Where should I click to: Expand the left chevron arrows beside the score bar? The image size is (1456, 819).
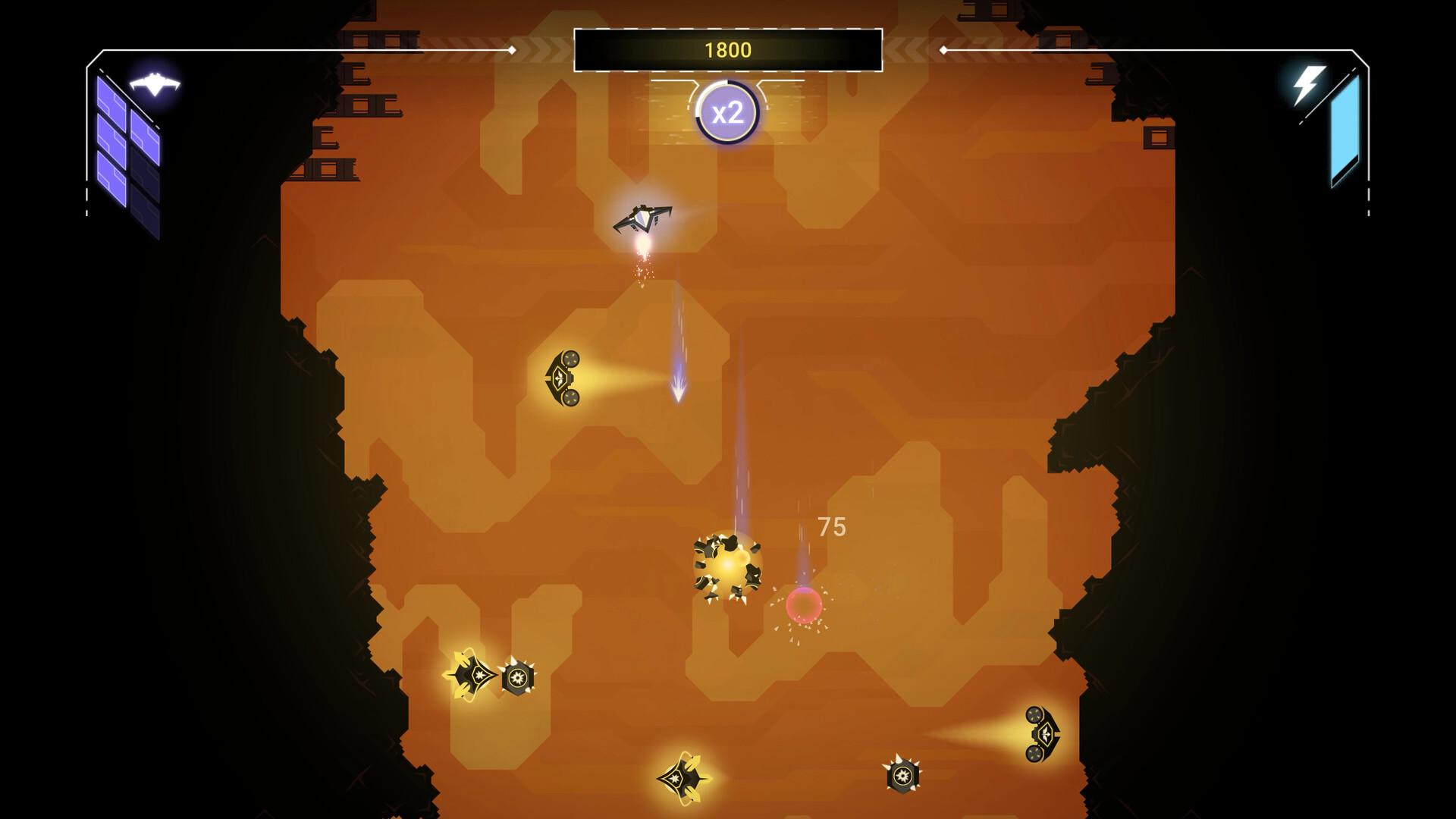pos(538,50)
